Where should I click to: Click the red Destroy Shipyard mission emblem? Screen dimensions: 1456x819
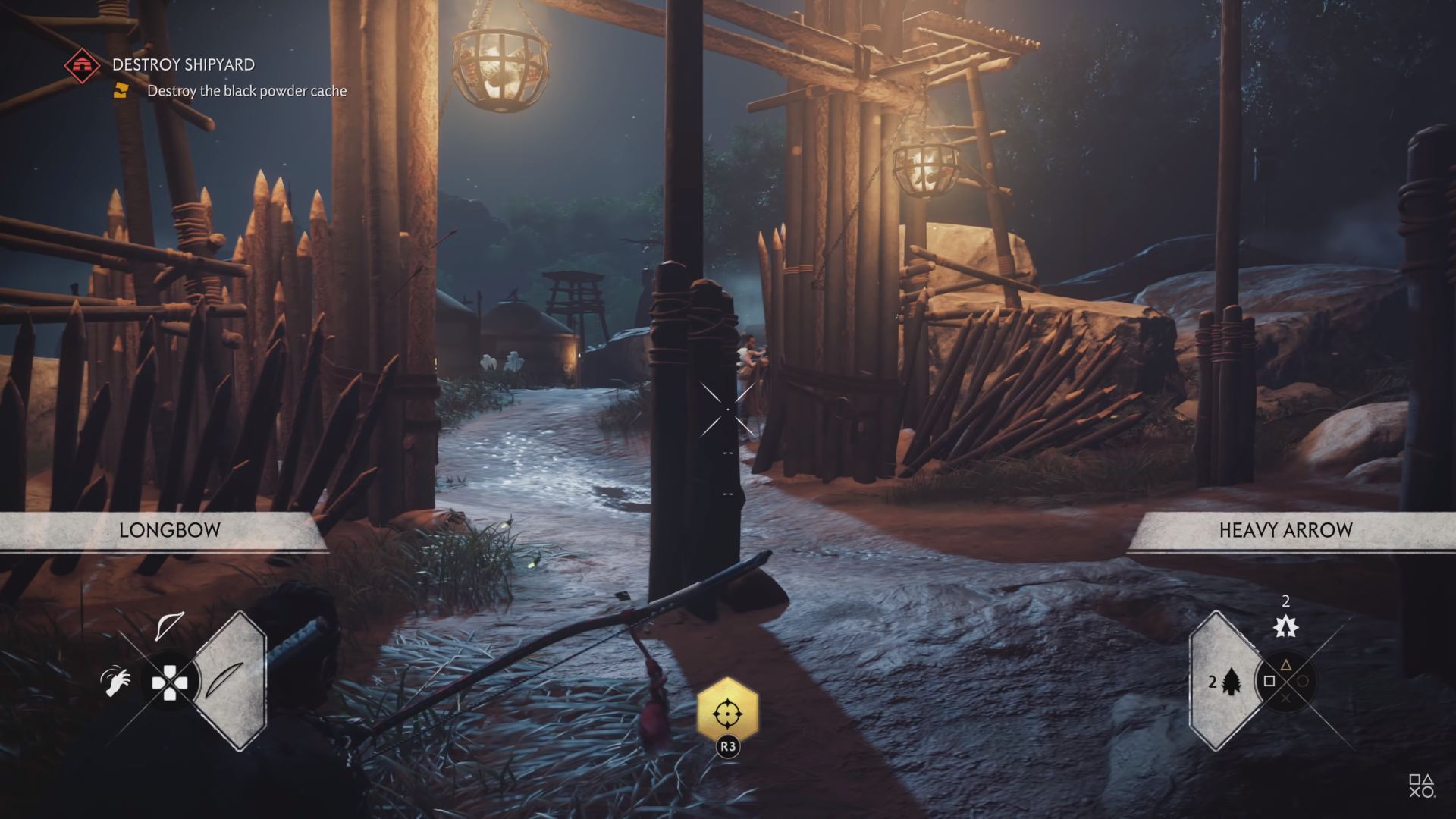pyautogui.click(x=82, y=65)
